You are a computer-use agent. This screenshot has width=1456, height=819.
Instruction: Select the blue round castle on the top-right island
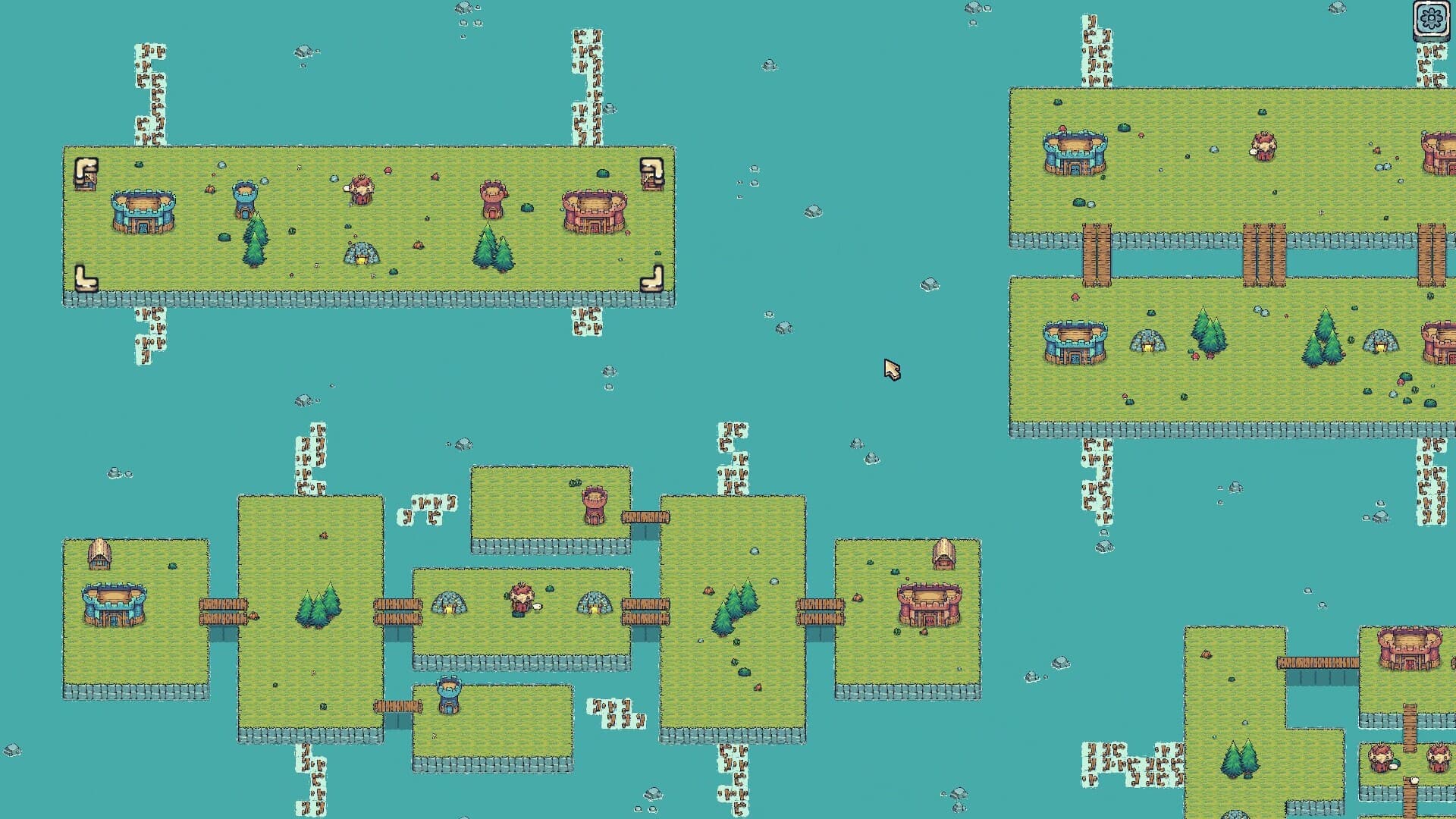[1073, 155]
